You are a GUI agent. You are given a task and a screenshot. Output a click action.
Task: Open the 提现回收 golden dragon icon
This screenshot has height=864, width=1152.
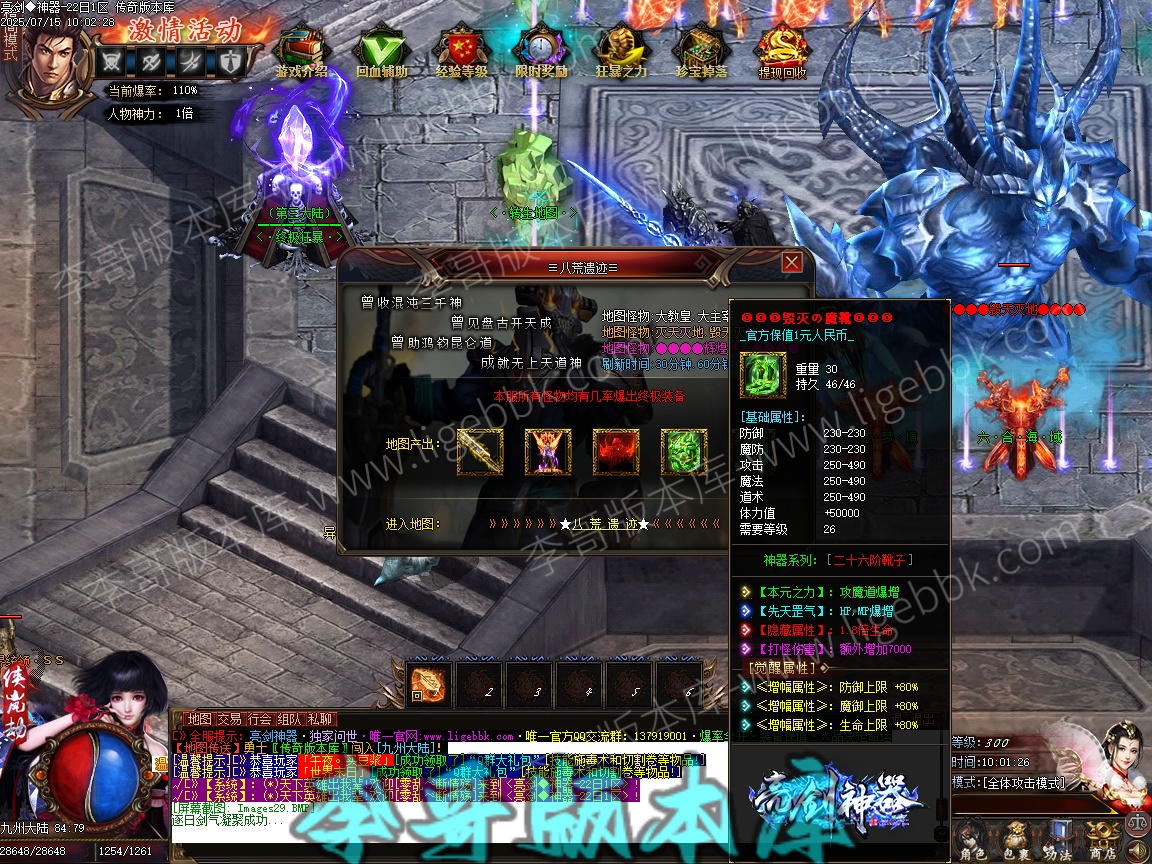point(782,47)
